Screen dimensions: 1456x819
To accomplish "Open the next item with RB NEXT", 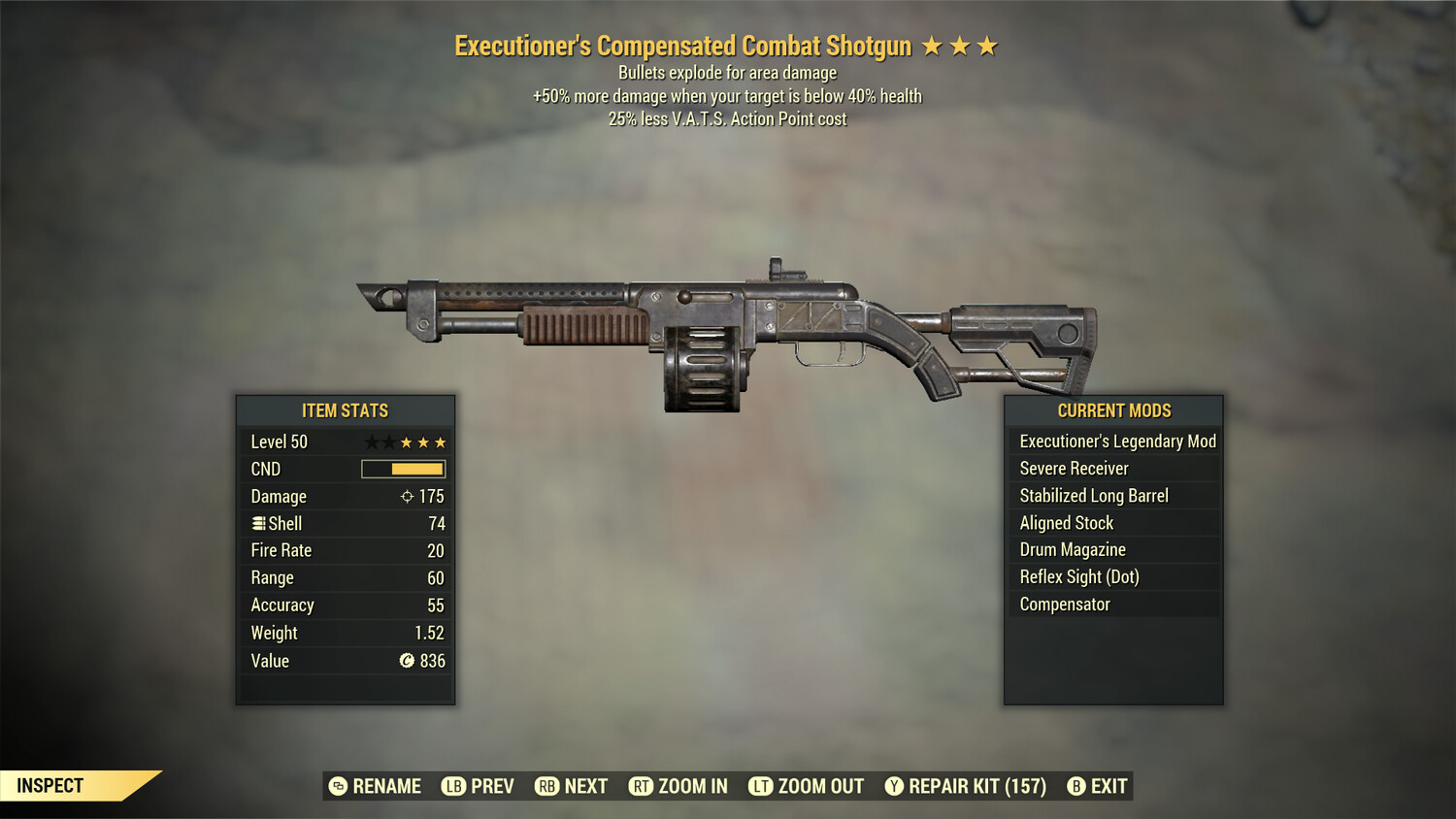I will pyautogui.click(x=571, y=786).
